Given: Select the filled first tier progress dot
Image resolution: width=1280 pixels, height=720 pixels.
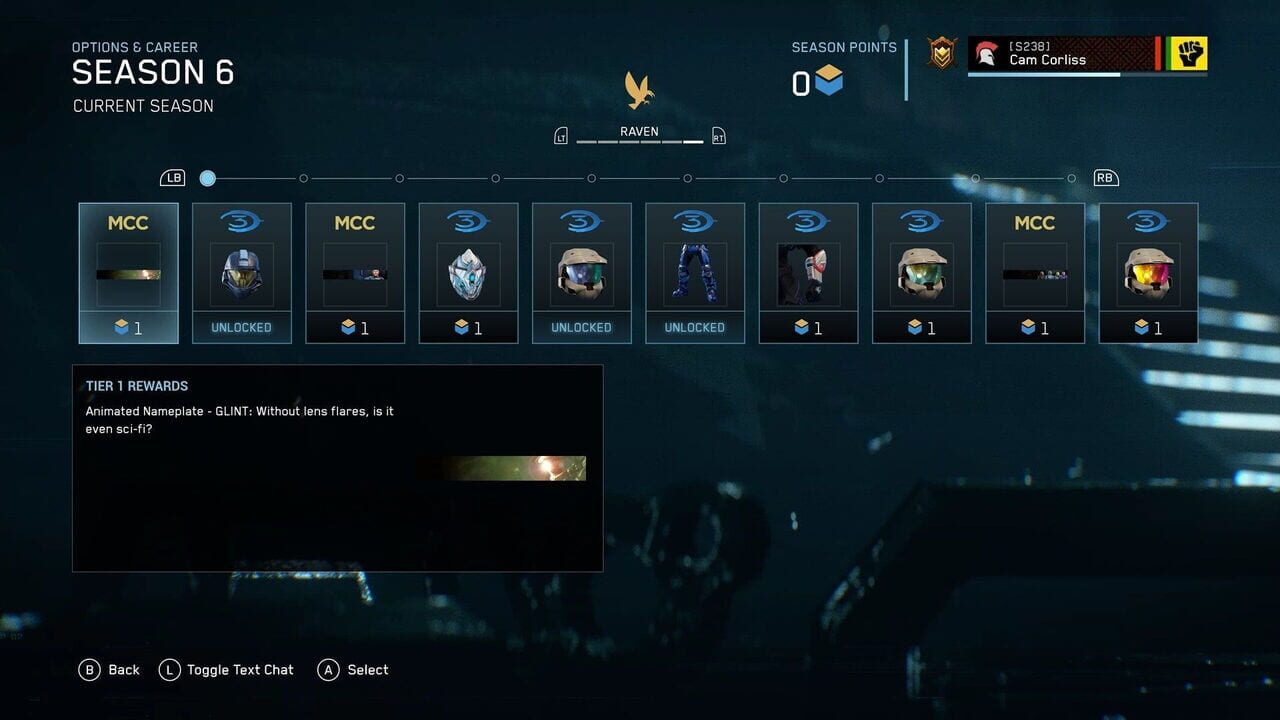Looking at the screenshot, I should click(207, 178).
